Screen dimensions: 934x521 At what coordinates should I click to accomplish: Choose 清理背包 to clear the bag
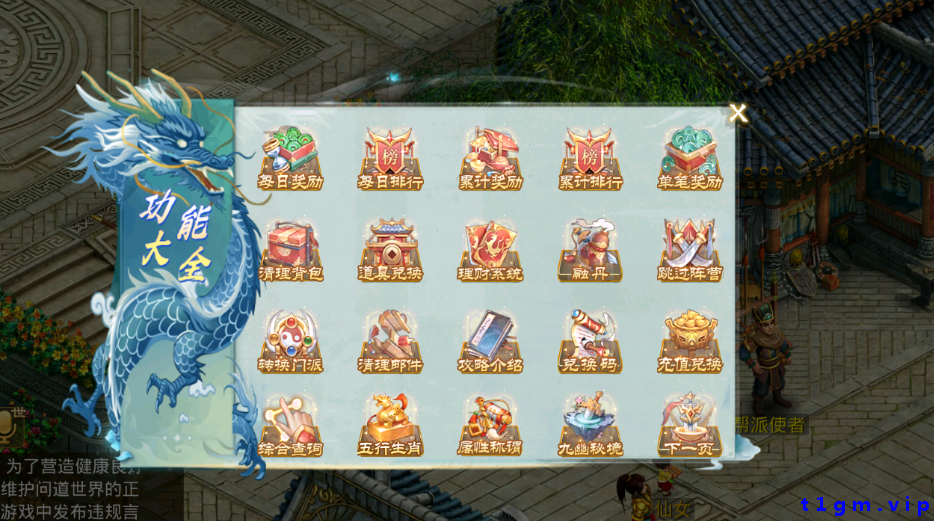pyautogui.click(x=291, y=249)
